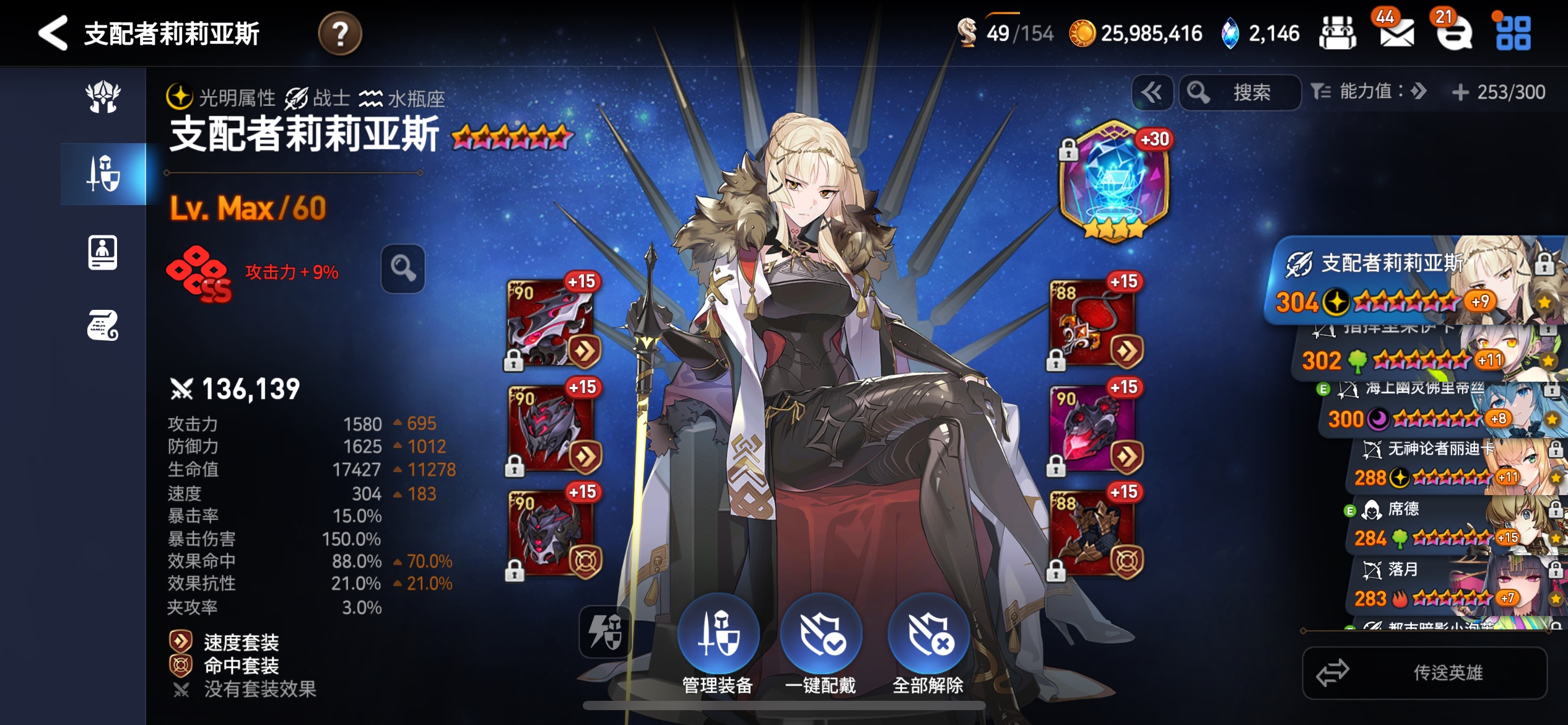Go back using the top-left arrow
Image resolution: width=1568 pixels, height=725 pixels.
[x=53, y=33]
